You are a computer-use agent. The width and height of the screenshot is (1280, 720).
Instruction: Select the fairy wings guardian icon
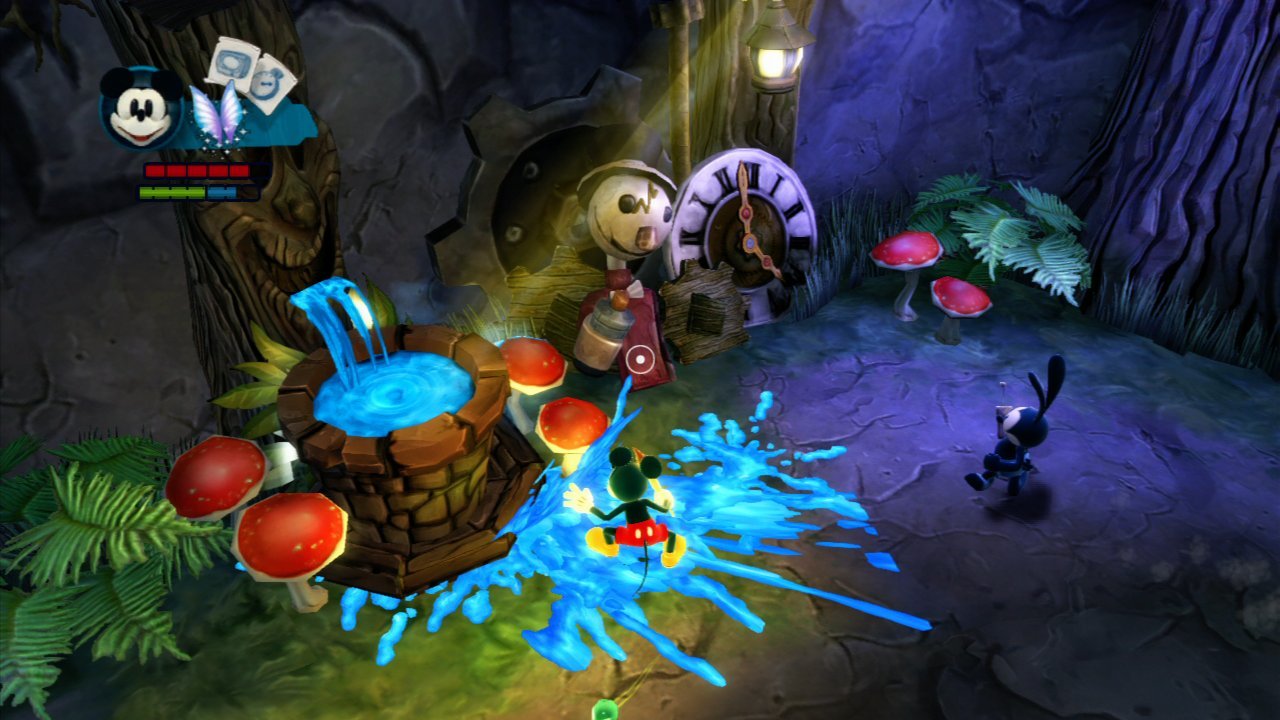click(217, 117)
